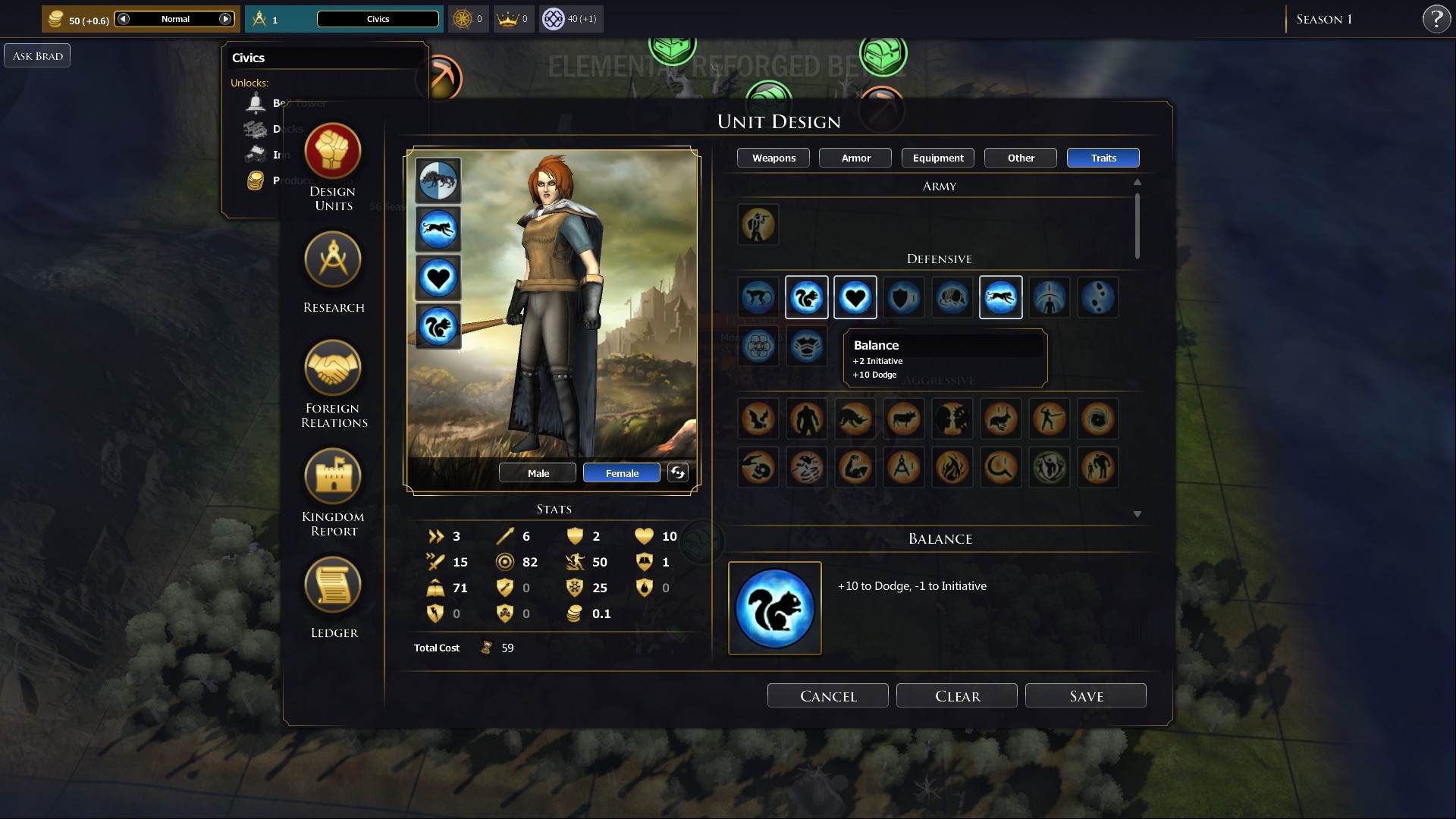Cancel the unit design
This screenshot has width=1456, height=819.
click(827, 695)
